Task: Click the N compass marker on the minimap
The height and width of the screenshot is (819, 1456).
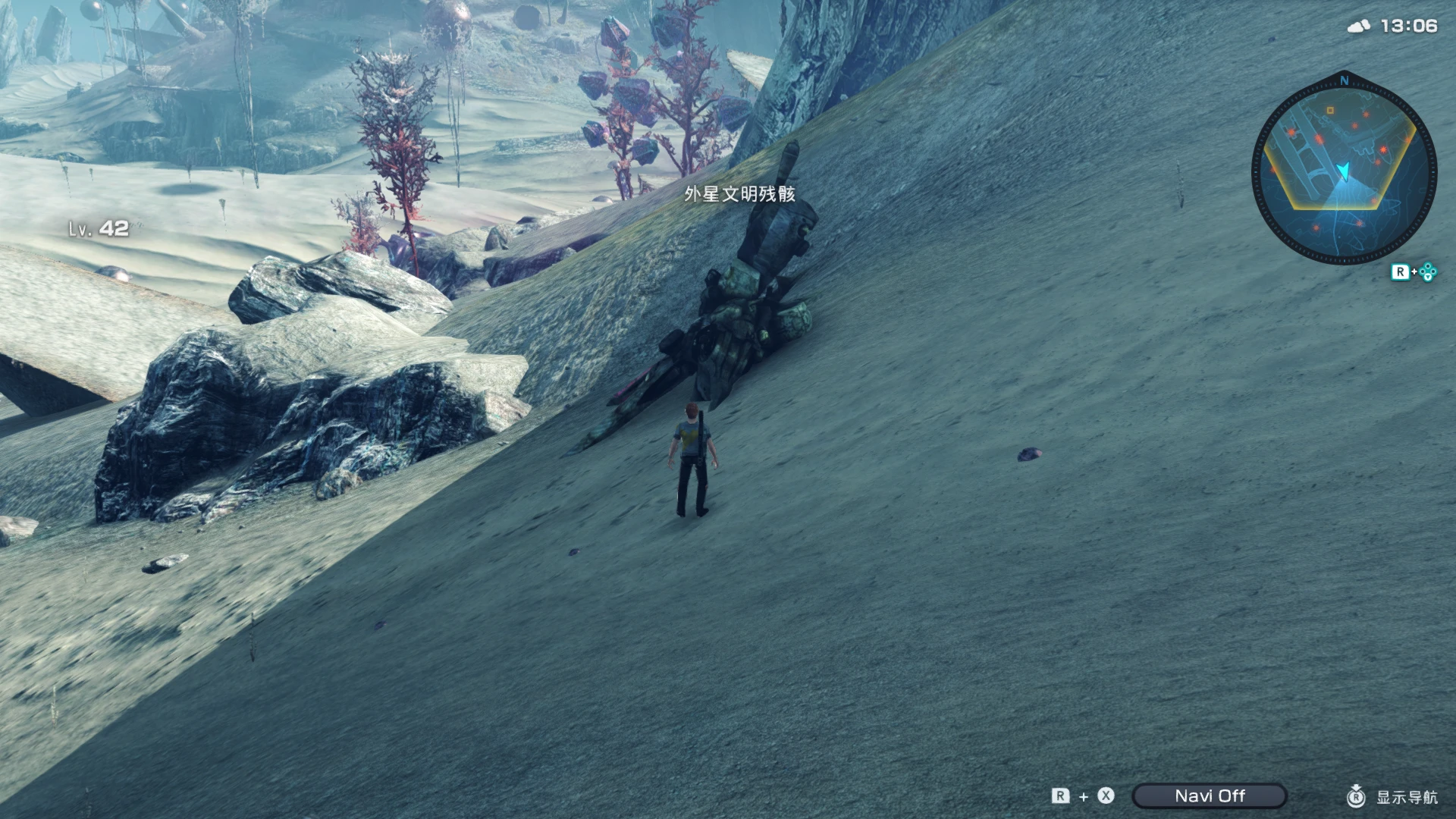Action: [x=1343, y=81]
